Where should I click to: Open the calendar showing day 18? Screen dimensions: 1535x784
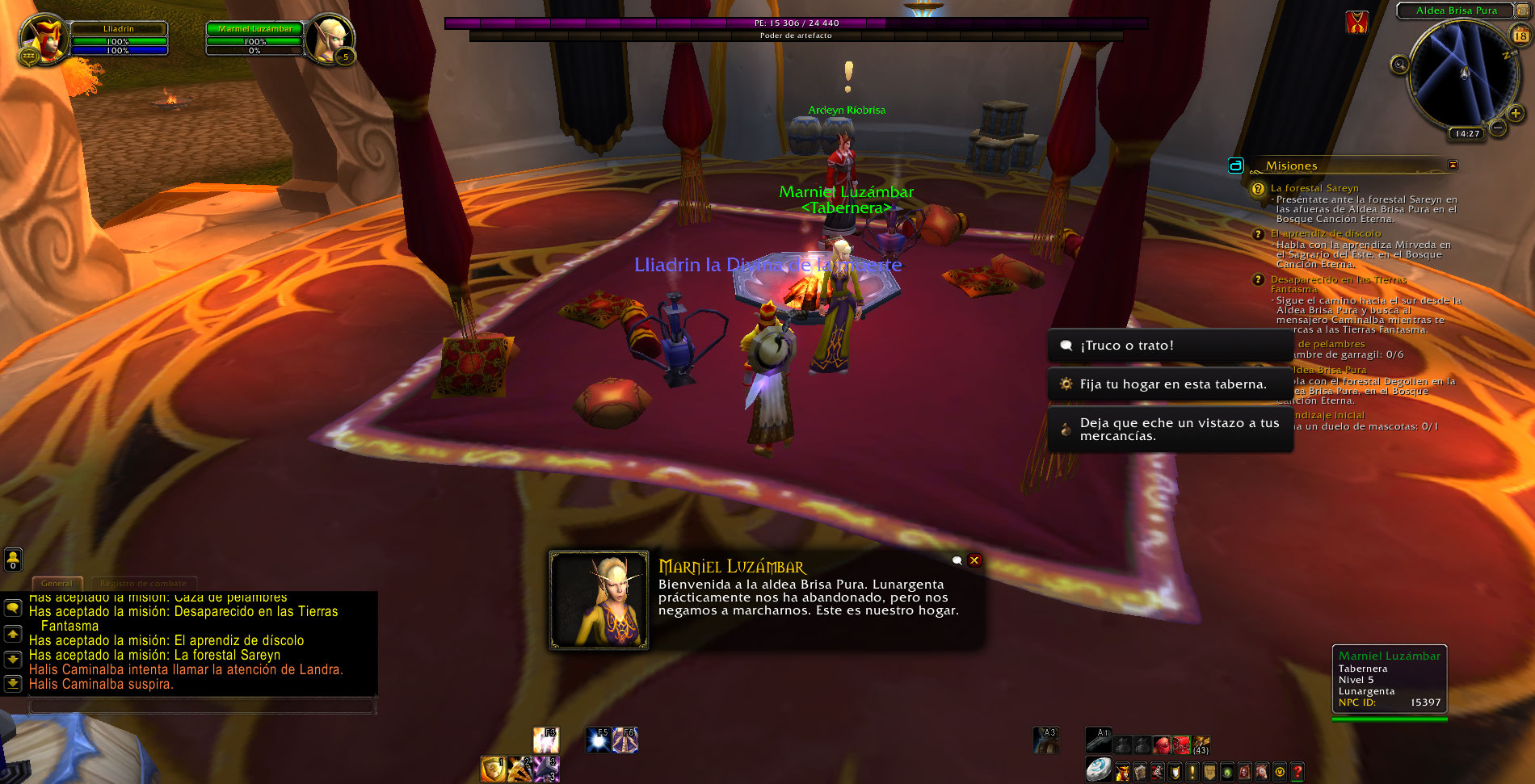tap(1520, 36)
